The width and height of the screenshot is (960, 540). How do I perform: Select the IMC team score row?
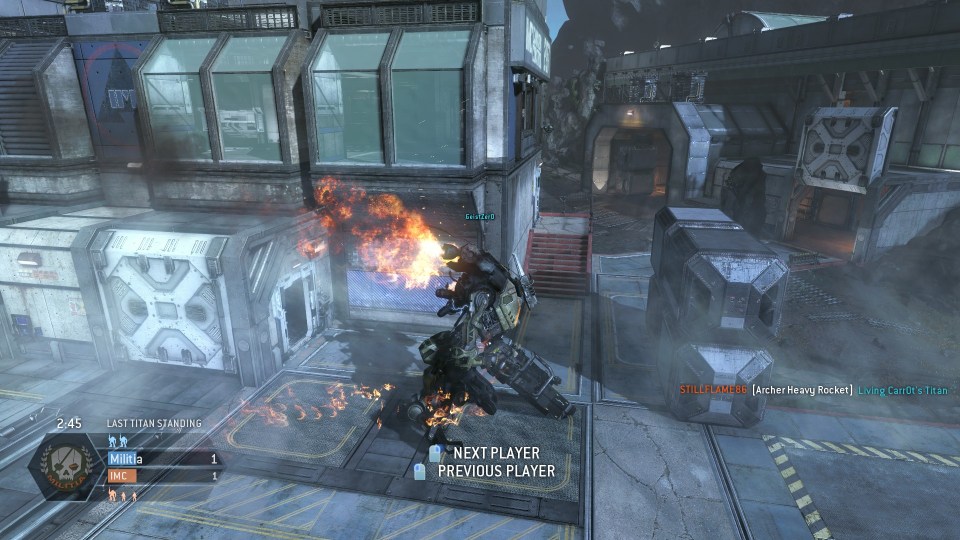(163, 476)
